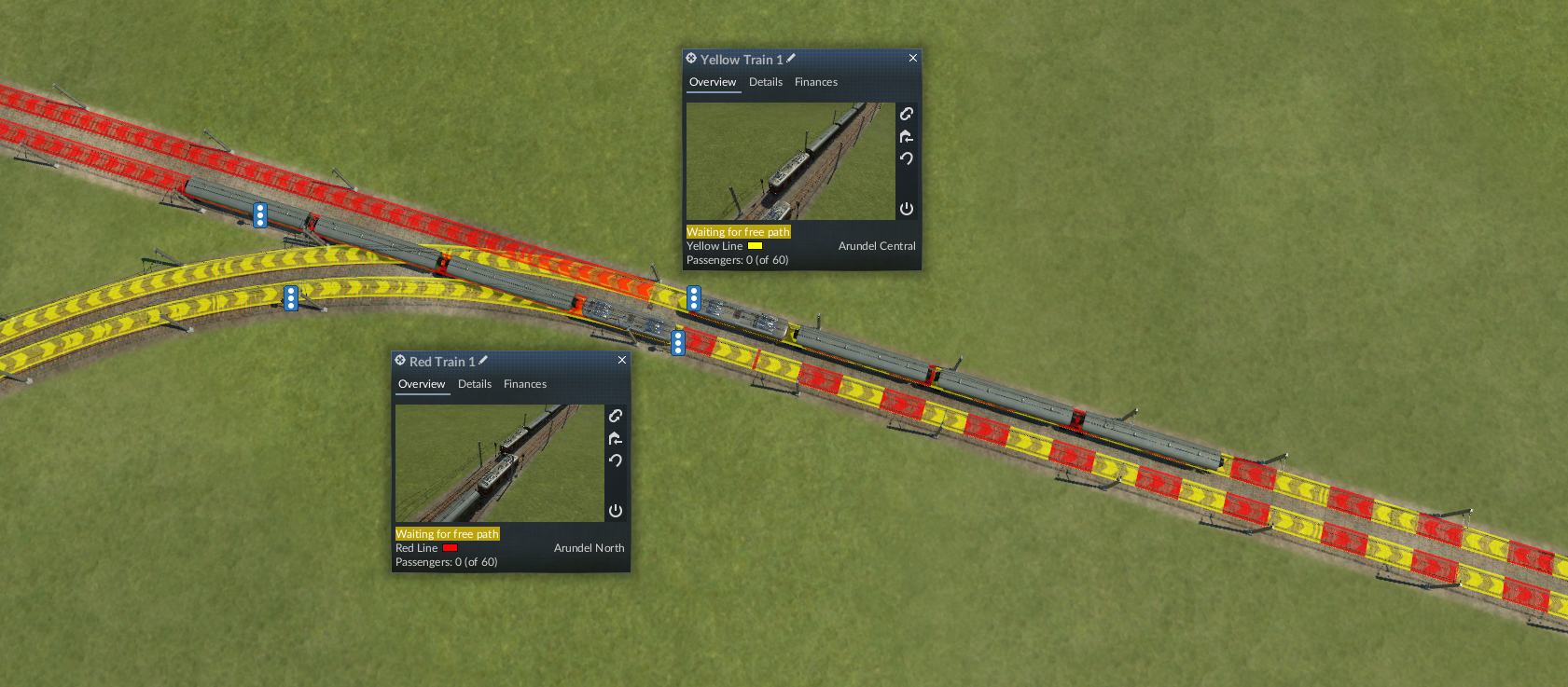Click the Red Train 1 camera preview
Screen dimensions: 1568x687
499,463
